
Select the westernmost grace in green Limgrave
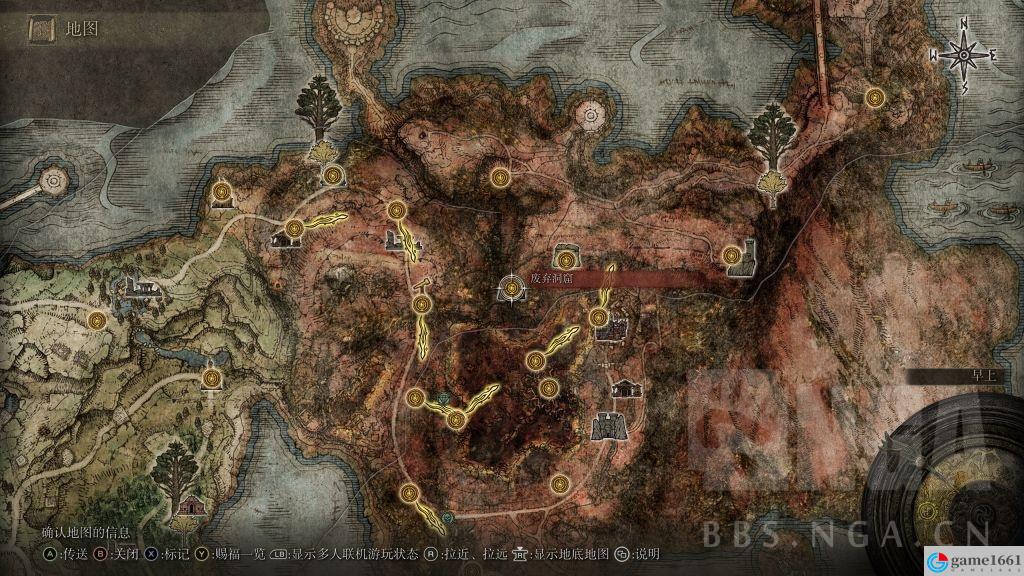[97, 320]
